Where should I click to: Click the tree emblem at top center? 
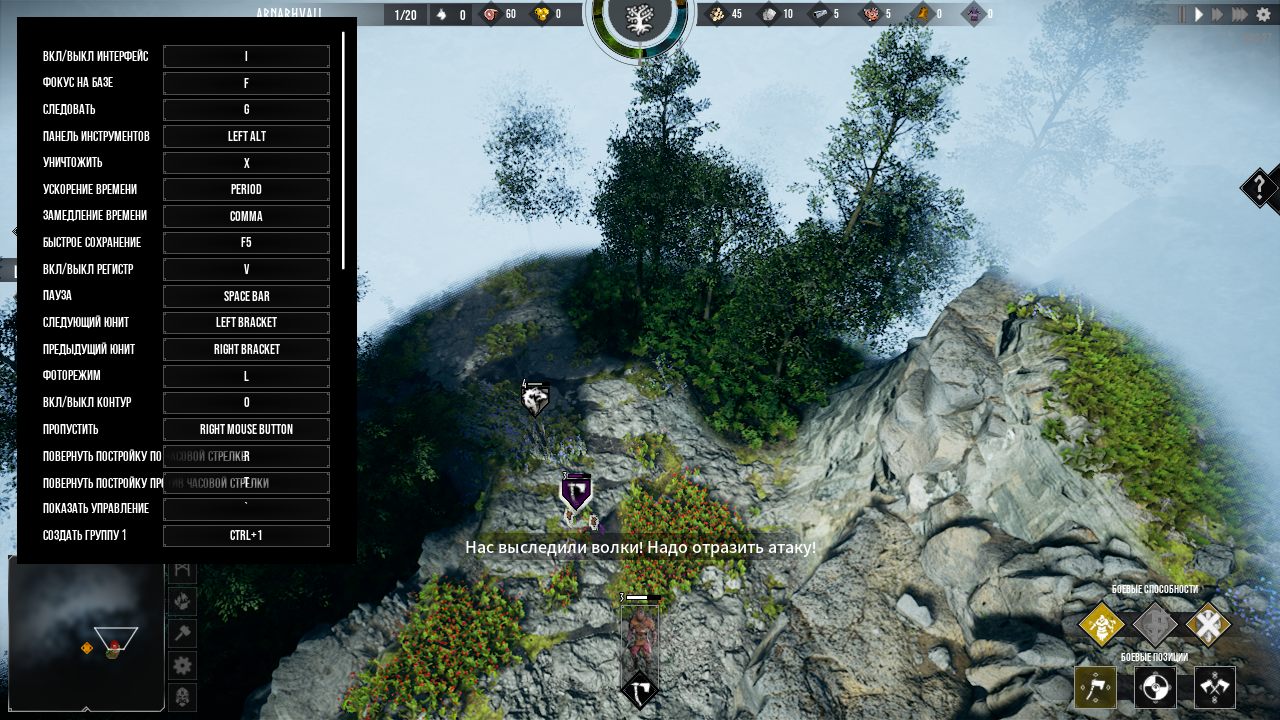click(x=638, y=17)
